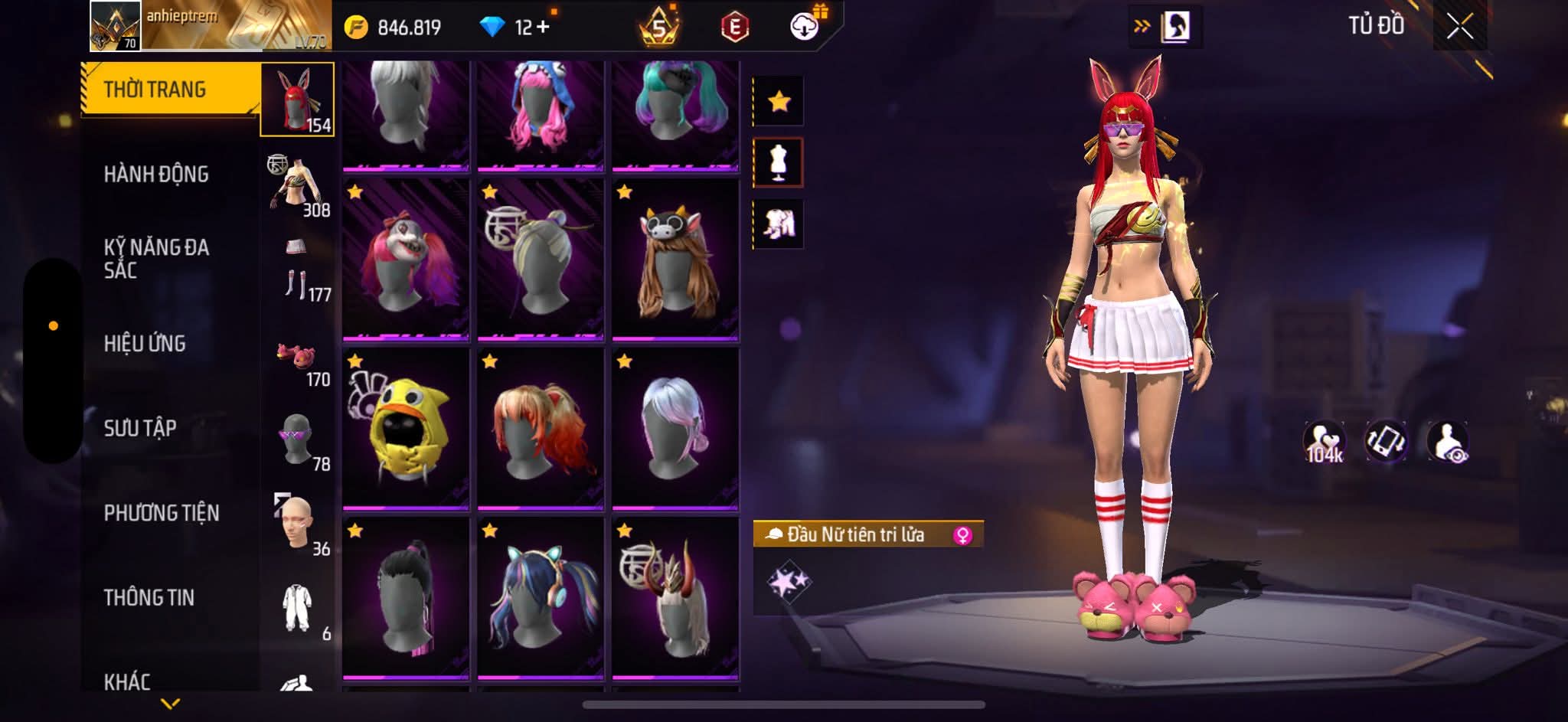Open the Hành Động category

point(156,175)
